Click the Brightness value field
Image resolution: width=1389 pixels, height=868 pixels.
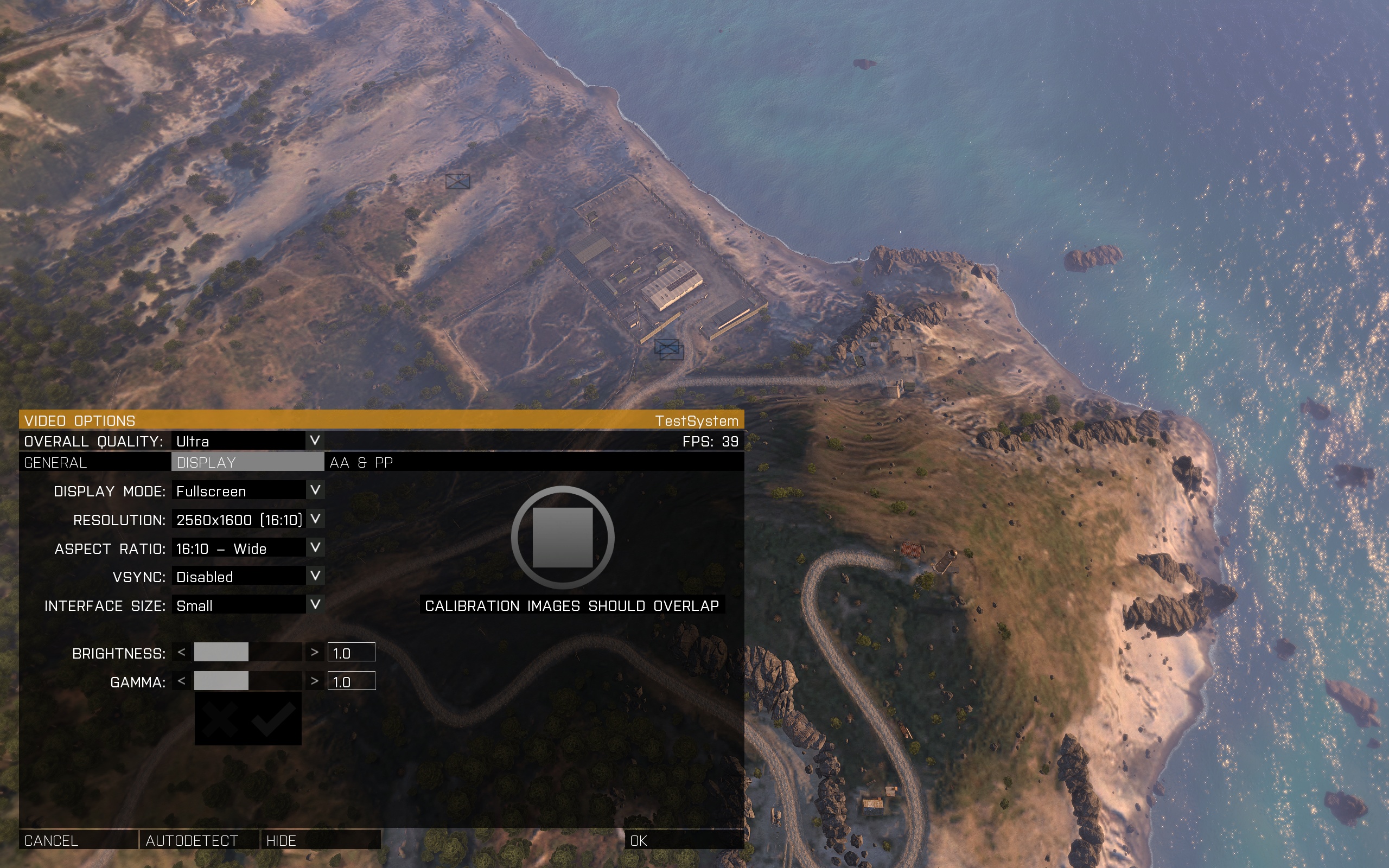pos(351,653)
